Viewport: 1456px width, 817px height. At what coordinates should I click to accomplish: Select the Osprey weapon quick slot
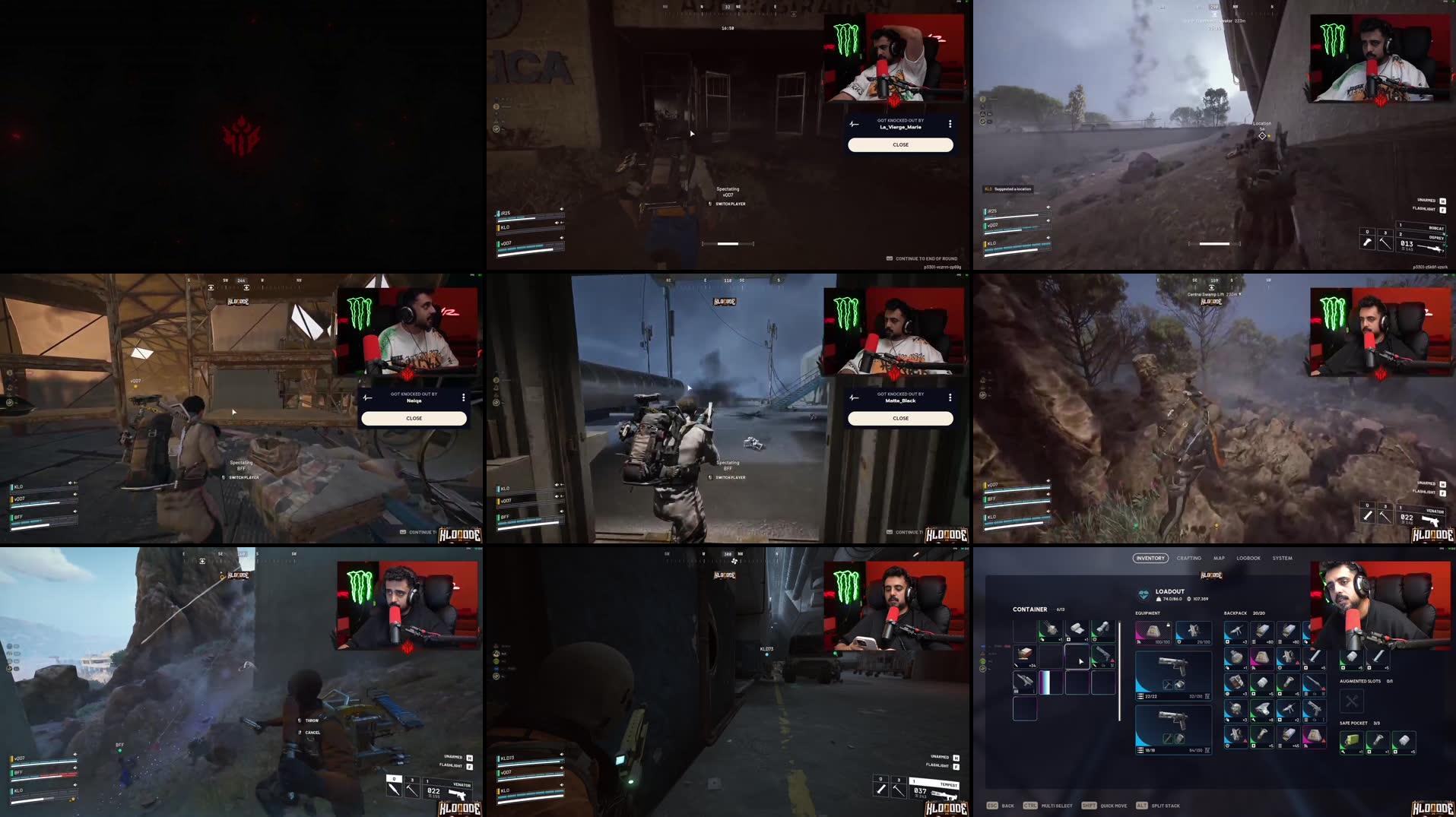(1436, 237)
